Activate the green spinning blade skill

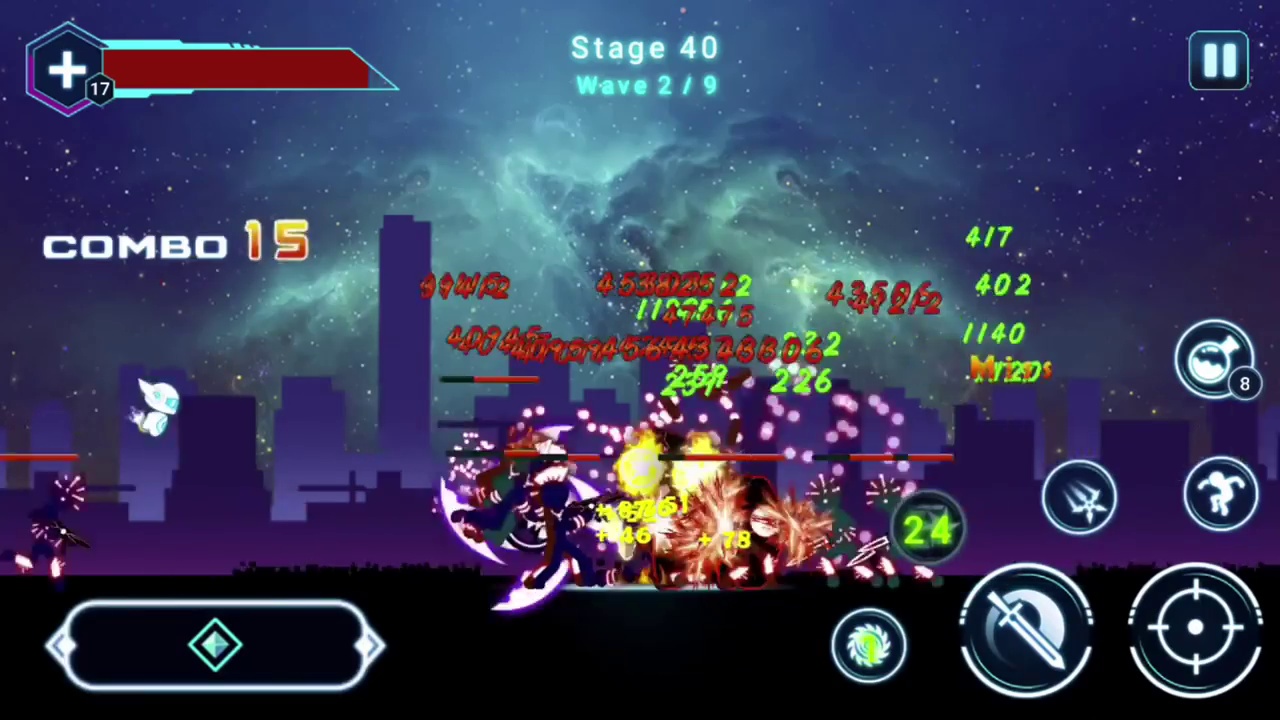[x=869, y=645]
